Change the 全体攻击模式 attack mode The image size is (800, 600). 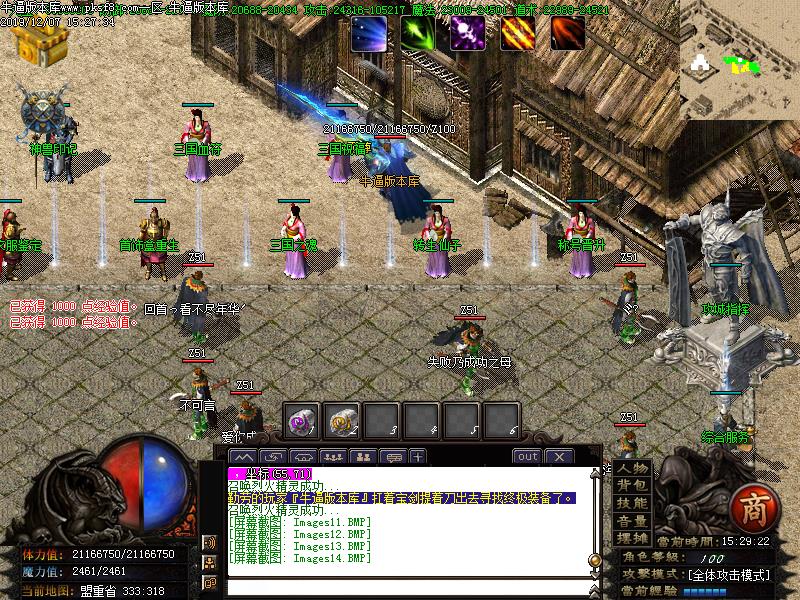click(728, 575)
